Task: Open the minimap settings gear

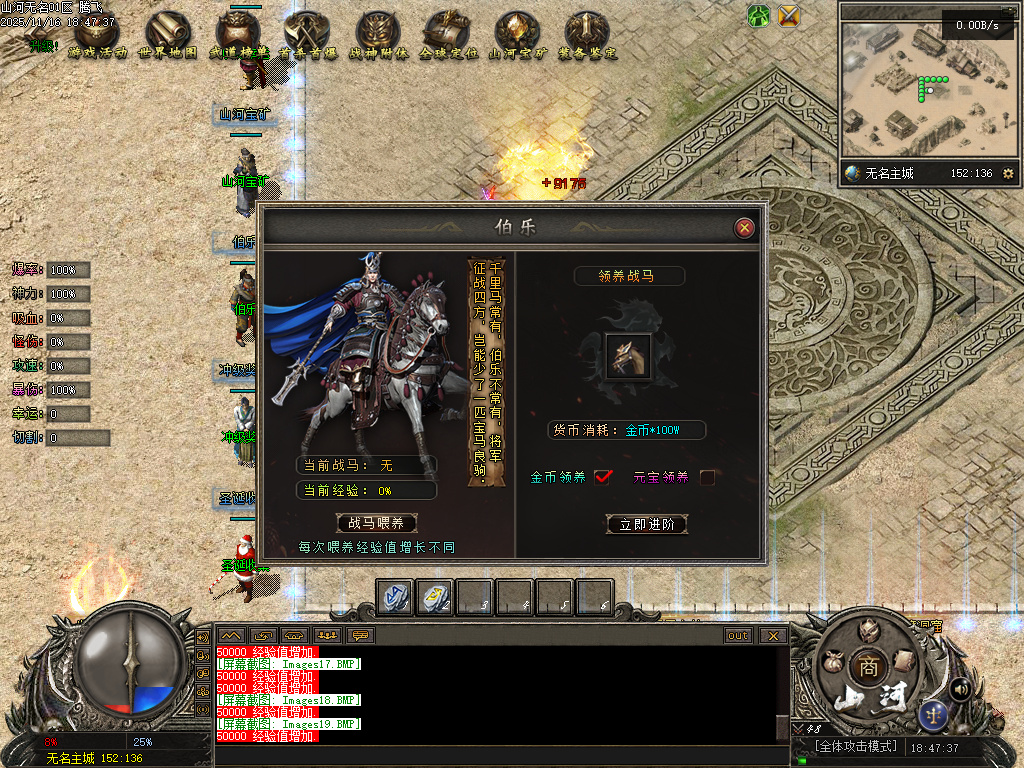Action: (1007, 173)
